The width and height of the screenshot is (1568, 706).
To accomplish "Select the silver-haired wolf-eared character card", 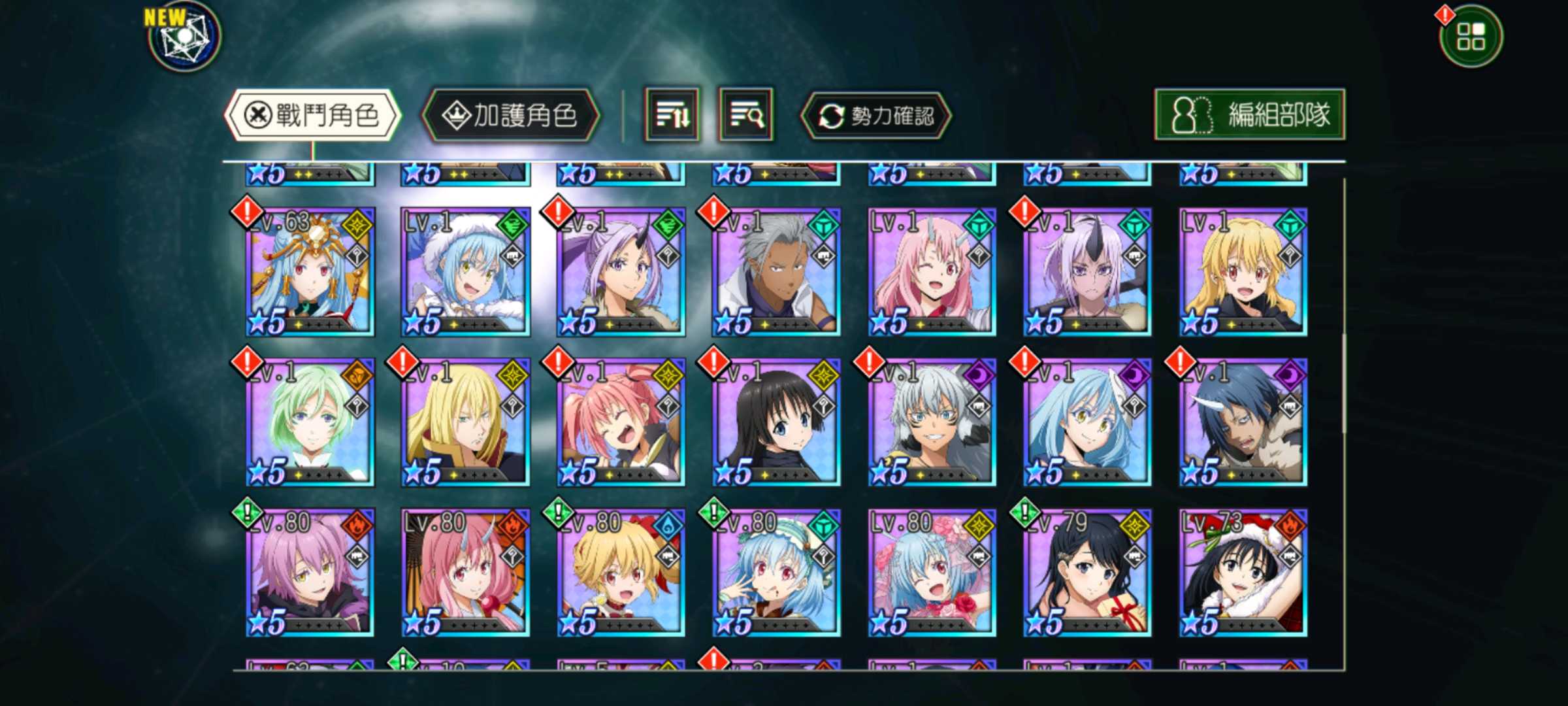I will [932, 422].
